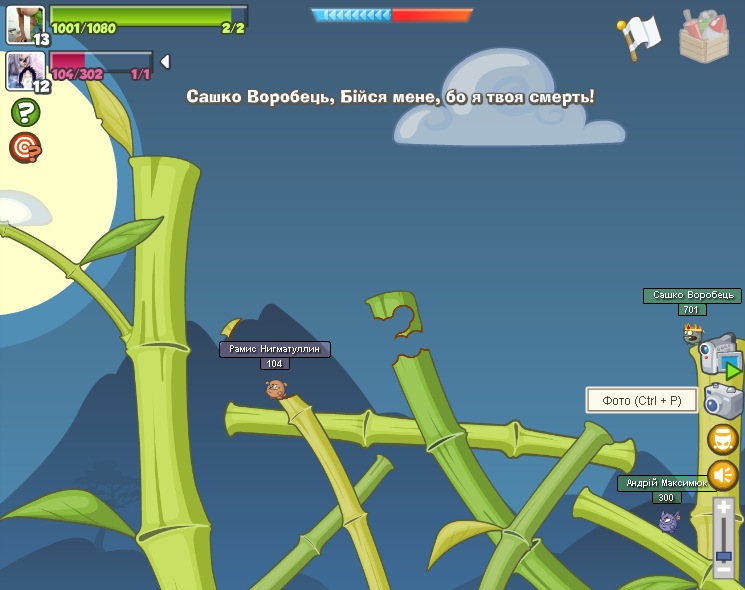Click the red target hint button
The image size is (745, 590).
coord(25,148)
